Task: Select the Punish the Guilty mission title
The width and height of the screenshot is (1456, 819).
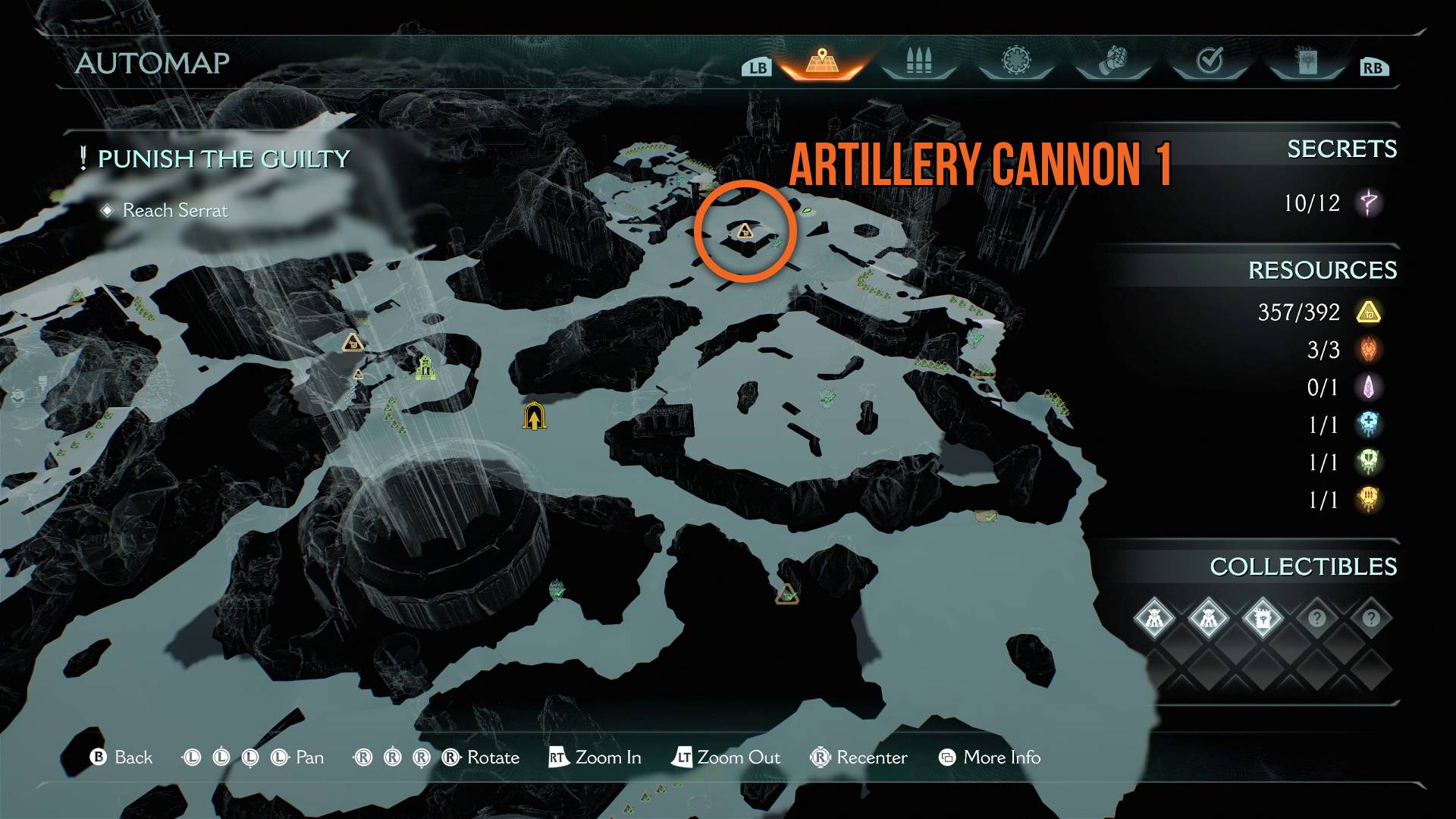Action: [x=224, y=159]
